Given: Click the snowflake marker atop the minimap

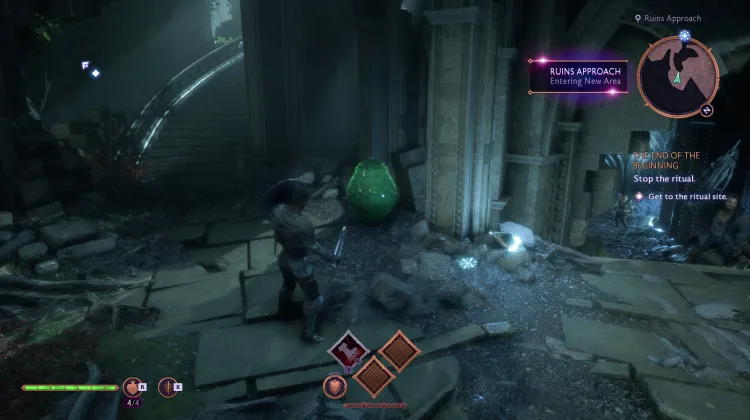Looking at the screenshot, I should pos(684,36).
